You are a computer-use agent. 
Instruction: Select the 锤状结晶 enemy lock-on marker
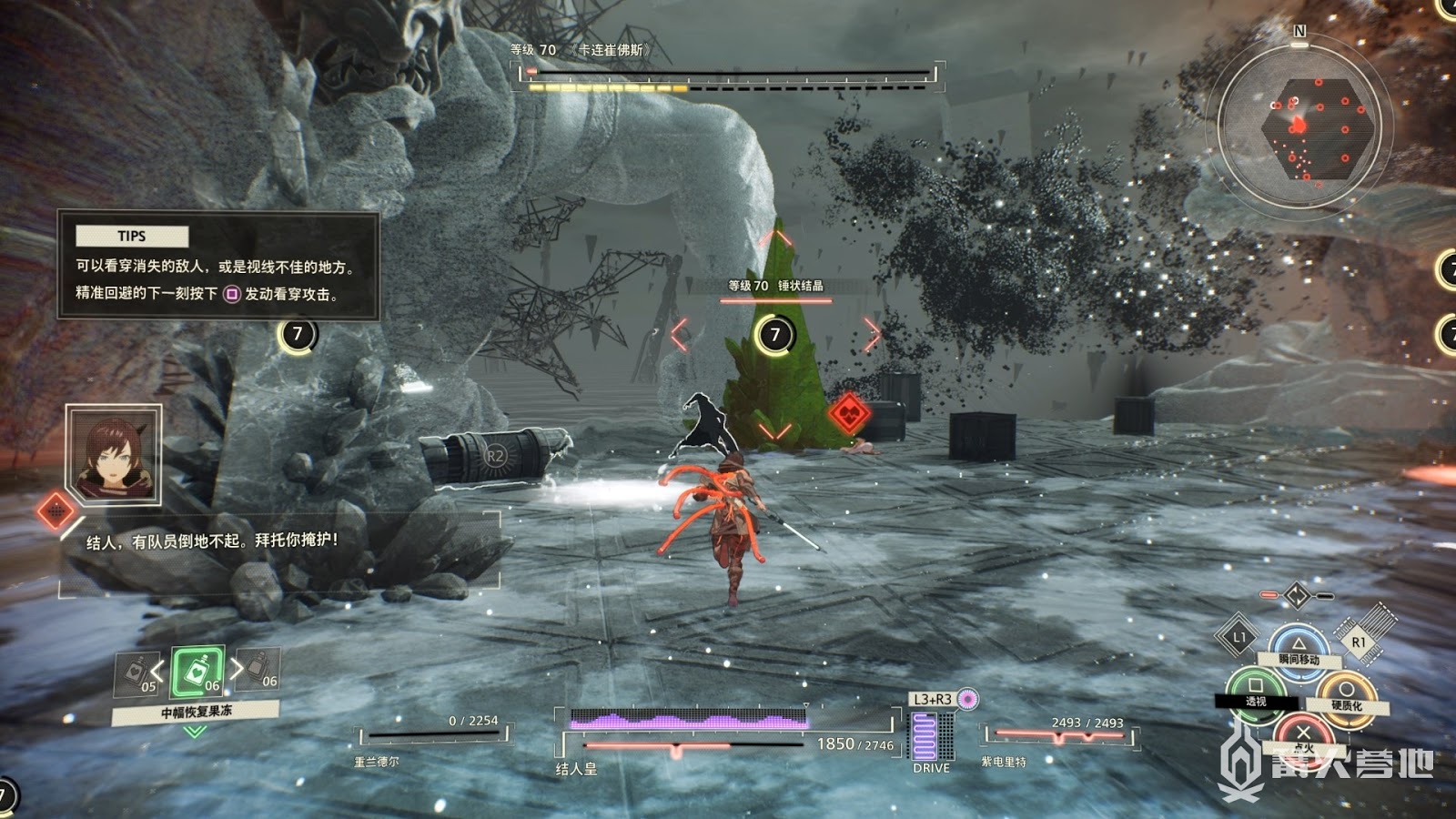point(775,334)
